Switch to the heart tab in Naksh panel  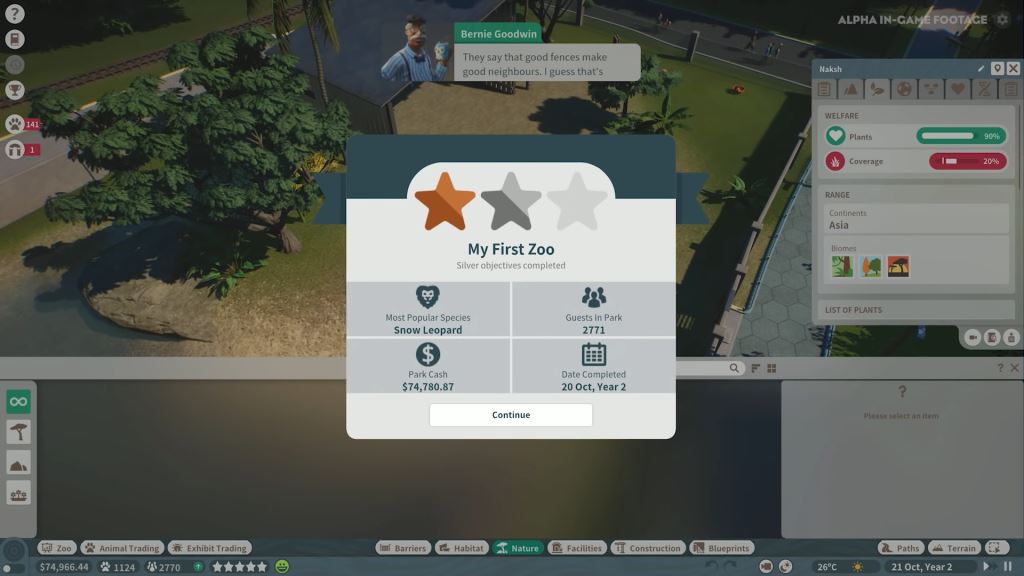(x=957, y=89)
